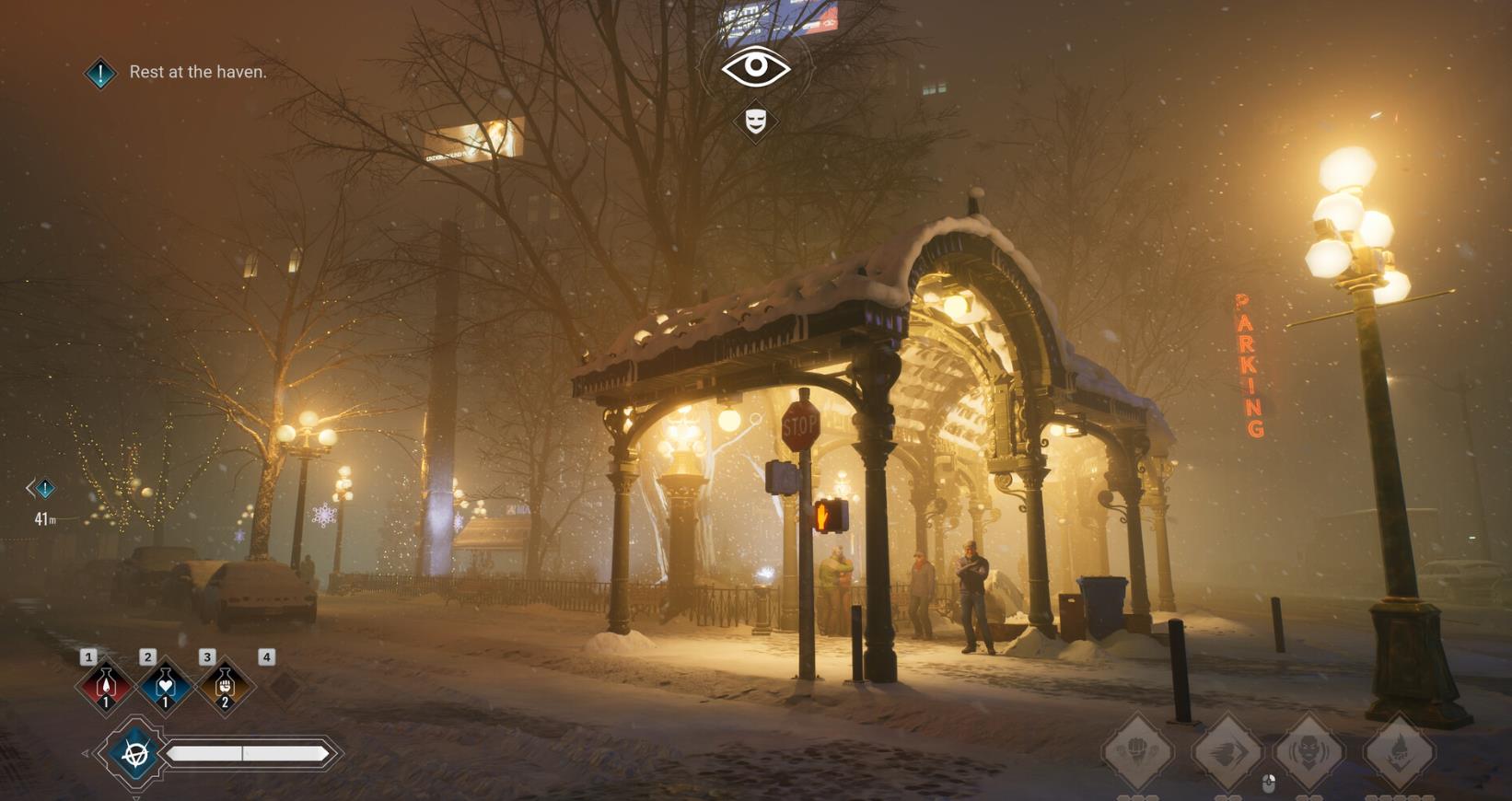Use the red blood elixir slot

click(x=105, y=686)
